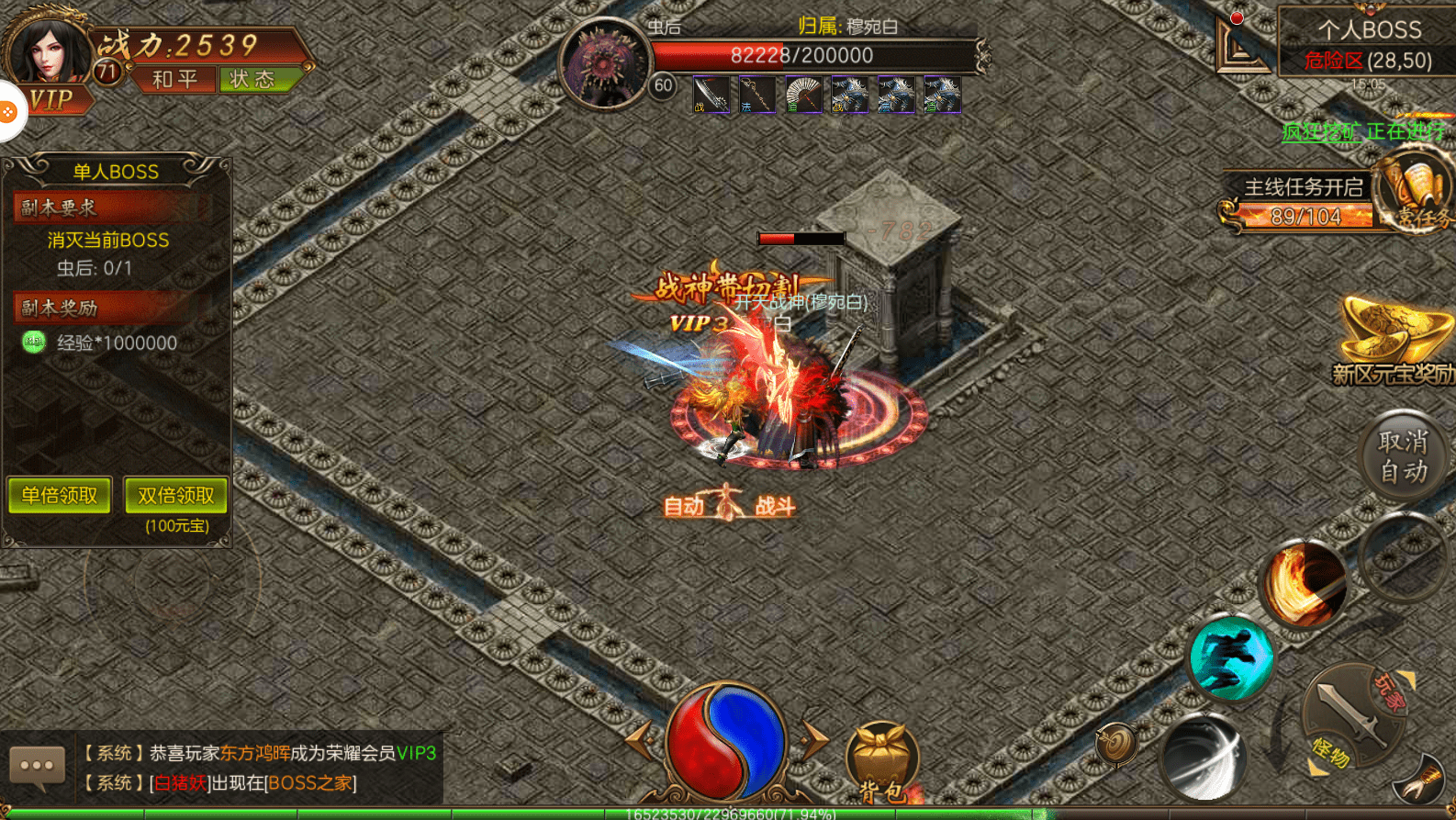1456x820 pixels.
Task: Toggle the 和平 attack mode button
Action: (x=174, y=80)
